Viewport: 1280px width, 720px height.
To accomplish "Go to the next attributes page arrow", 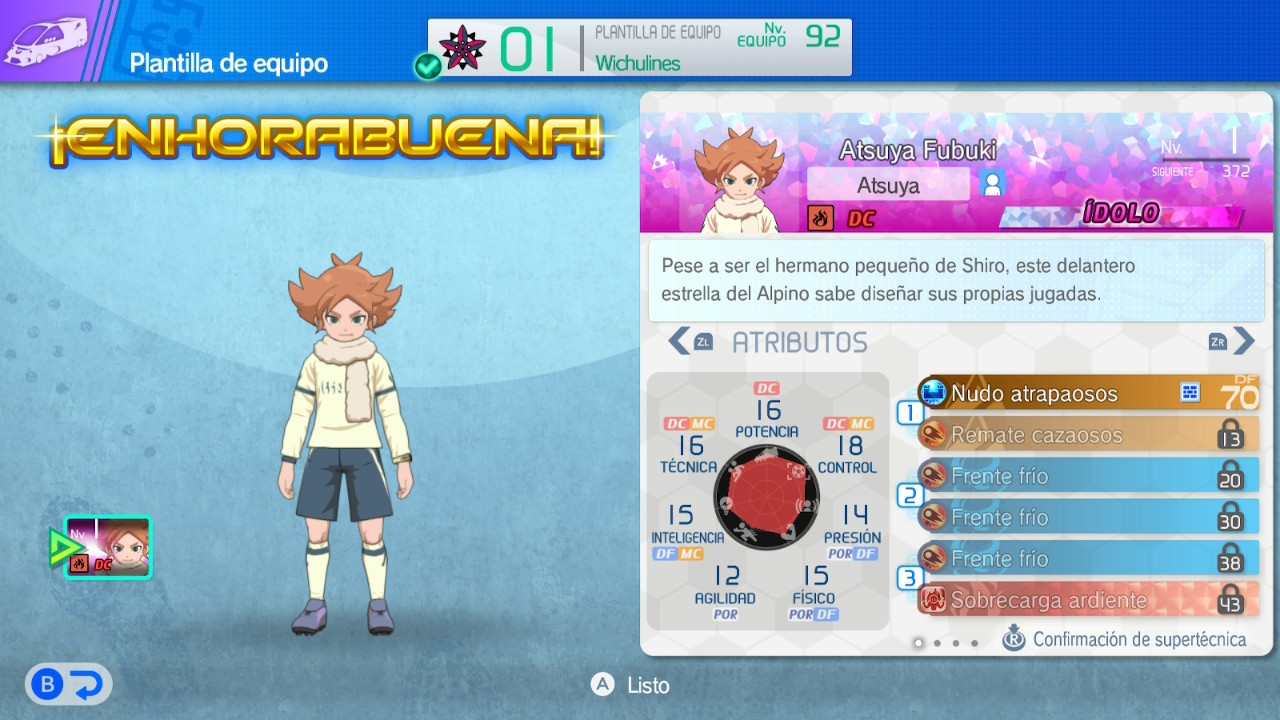I will (1243, 342).
